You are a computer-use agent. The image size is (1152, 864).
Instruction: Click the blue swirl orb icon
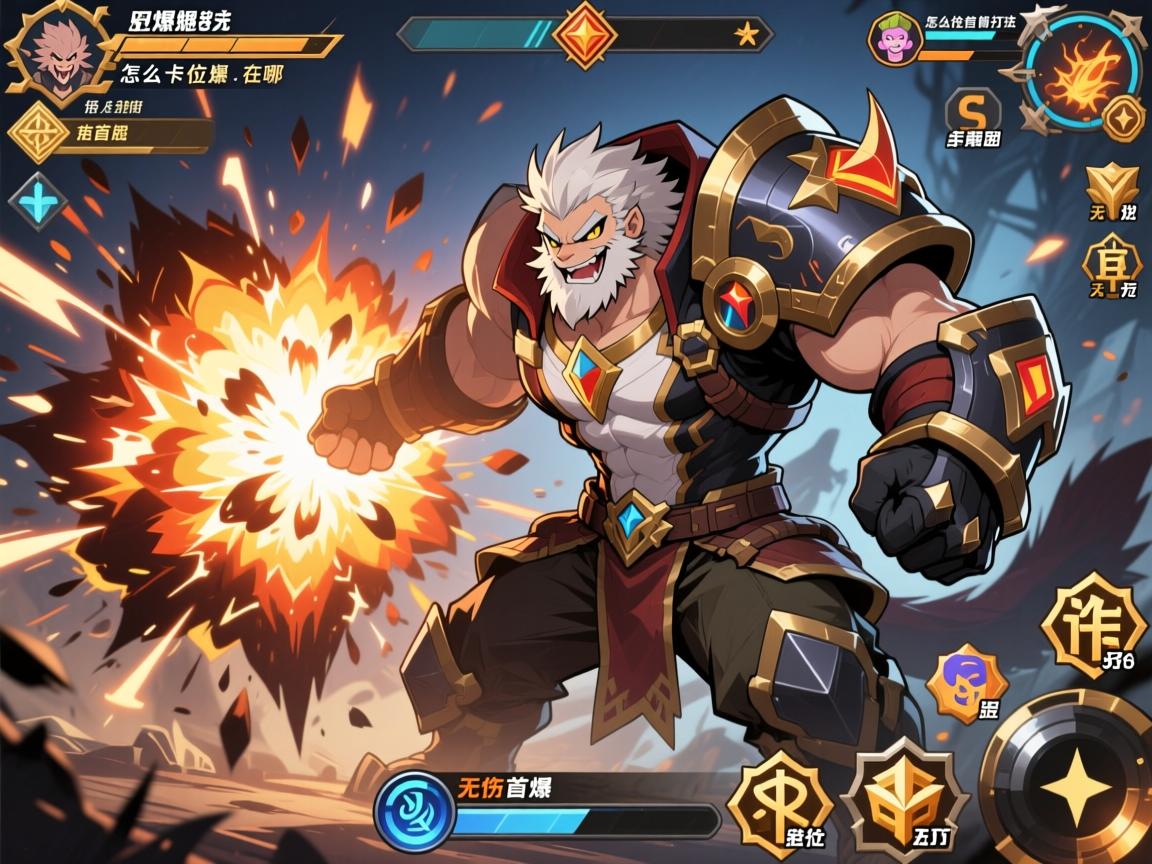pos(415,810)
